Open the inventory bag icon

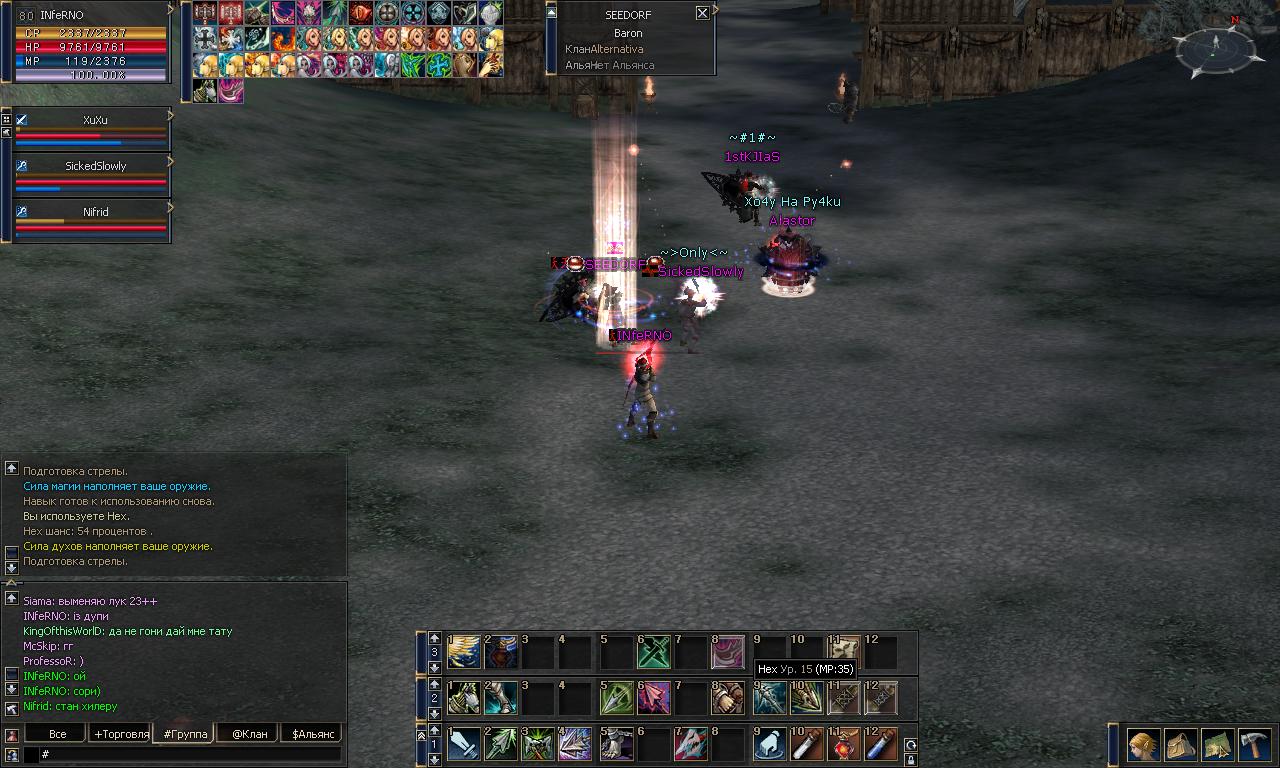click(1181, 745)
